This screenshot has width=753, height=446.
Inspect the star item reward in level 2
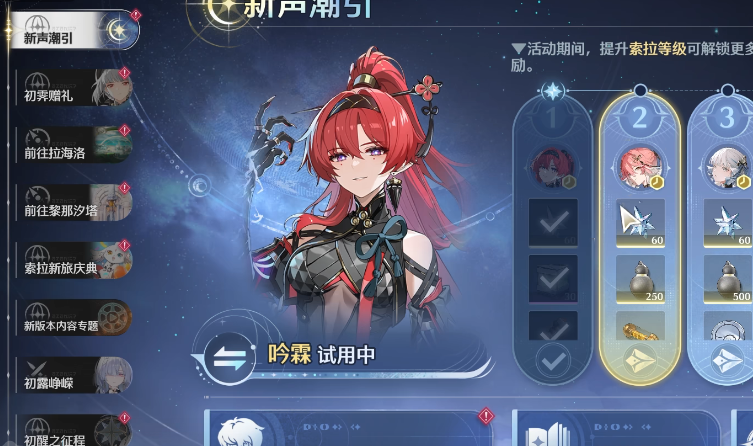tap(640, 222)
